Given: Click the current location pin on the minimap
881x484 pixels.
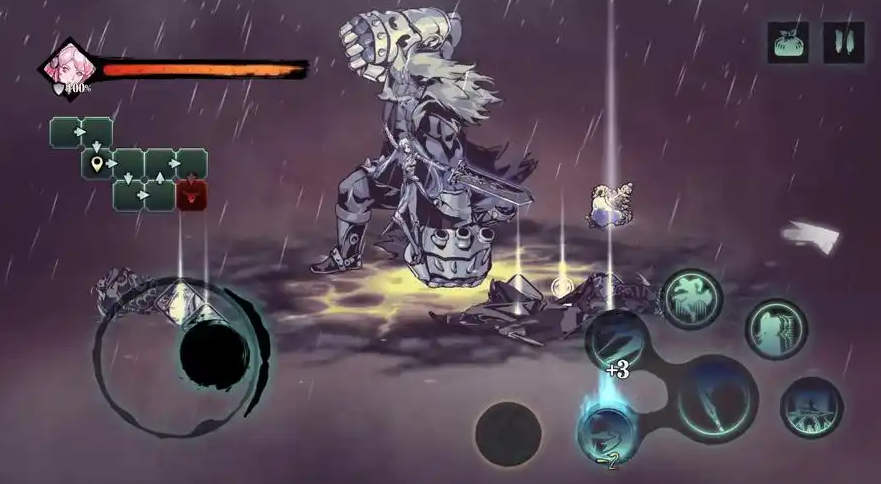Looking at the screenshot, I should [x=97, y=164].
